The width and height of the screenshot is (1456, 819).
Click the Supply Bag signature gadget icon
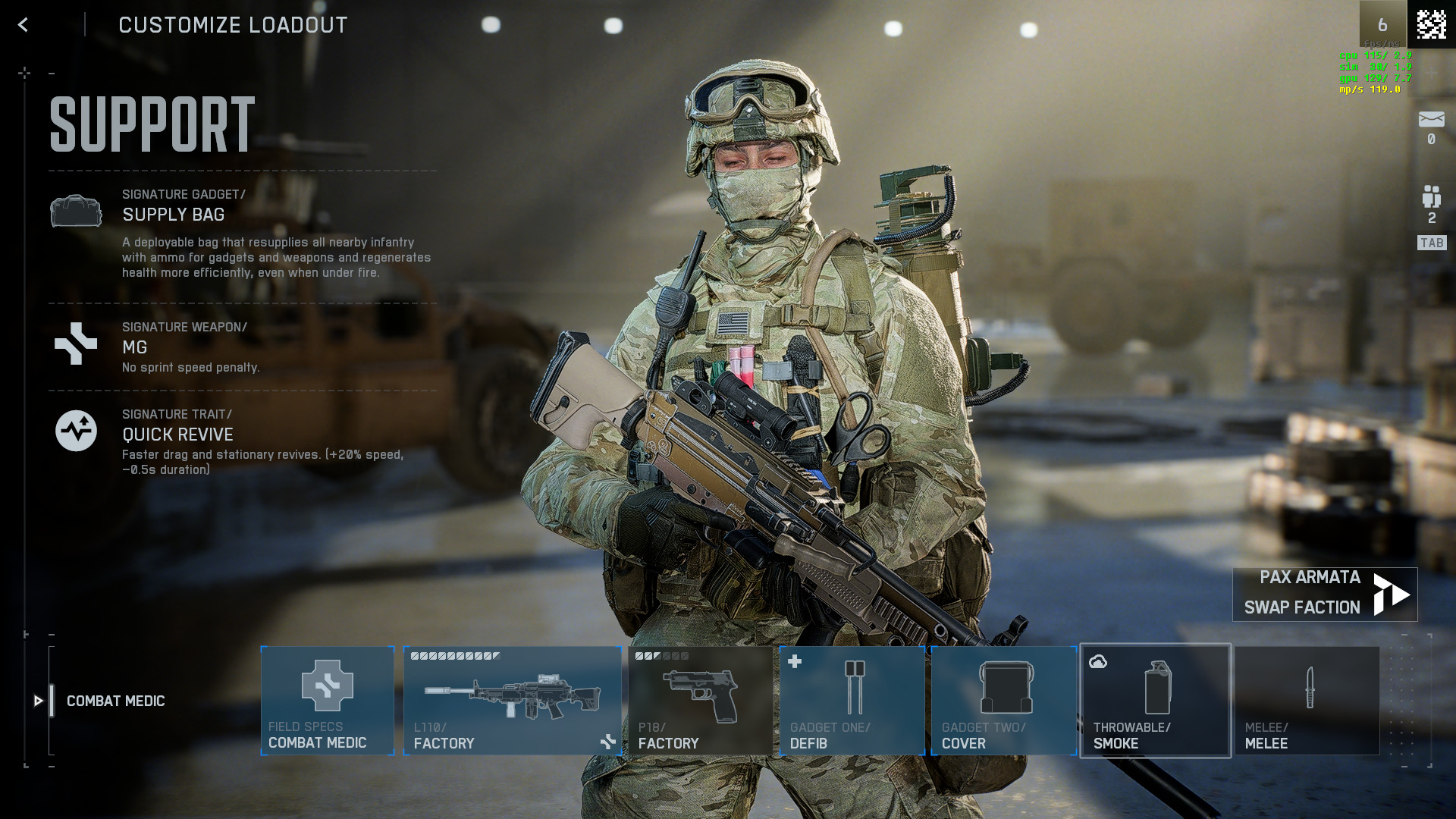(x=76, y=212)
